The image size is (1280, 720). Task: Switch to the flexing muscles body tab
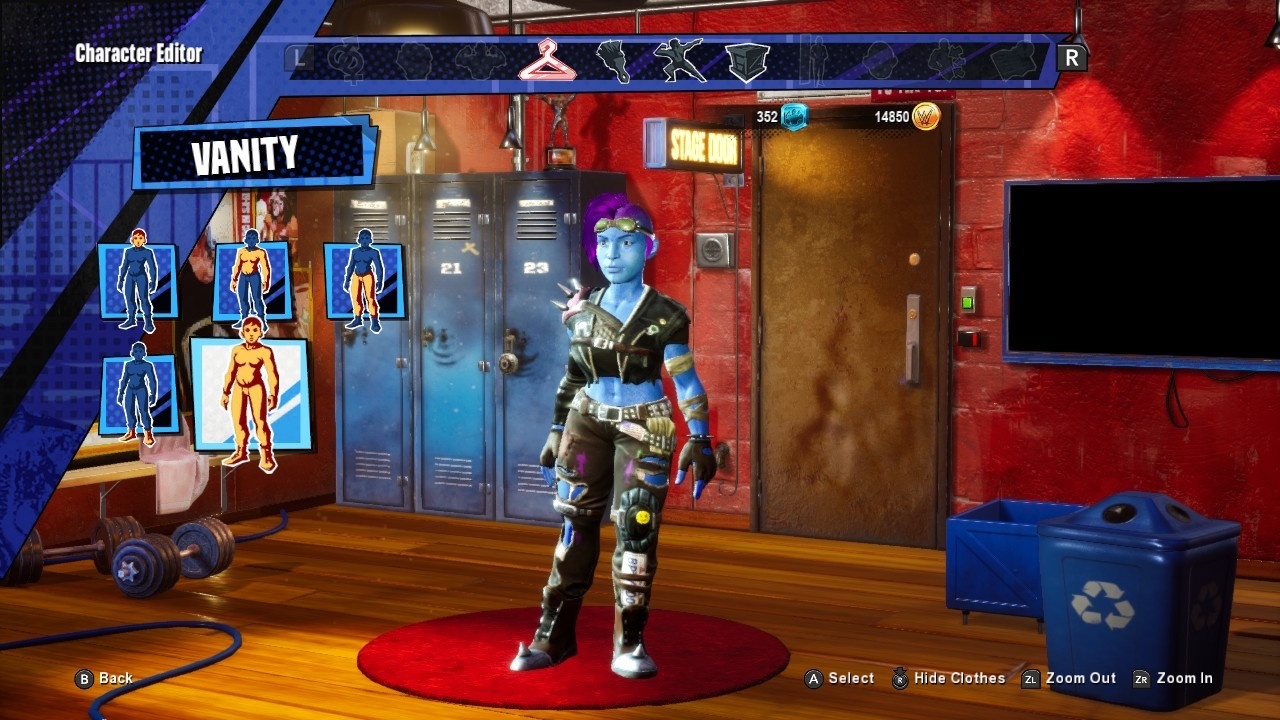(x=480, y=60)
